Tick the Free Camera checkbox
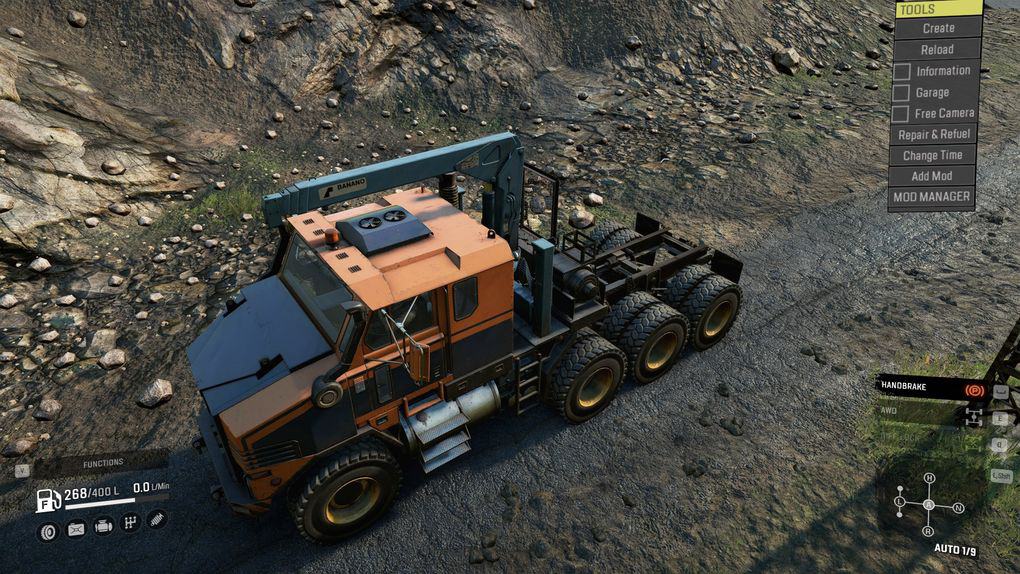Screen dimensions: 1020x574 [x=902, y=113]
